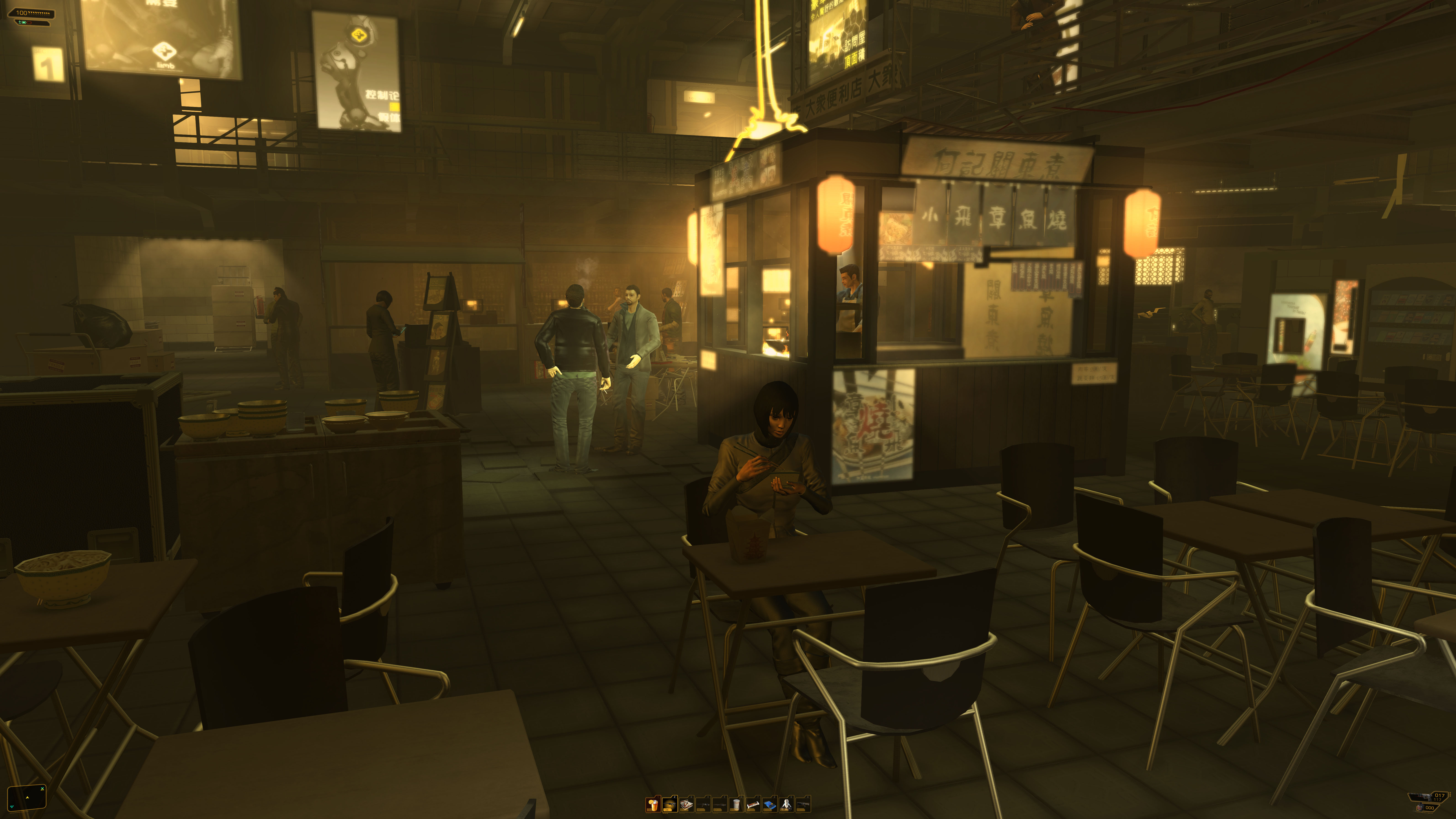
Task: Select the blue package in slot 8
Action: (769, 804)
